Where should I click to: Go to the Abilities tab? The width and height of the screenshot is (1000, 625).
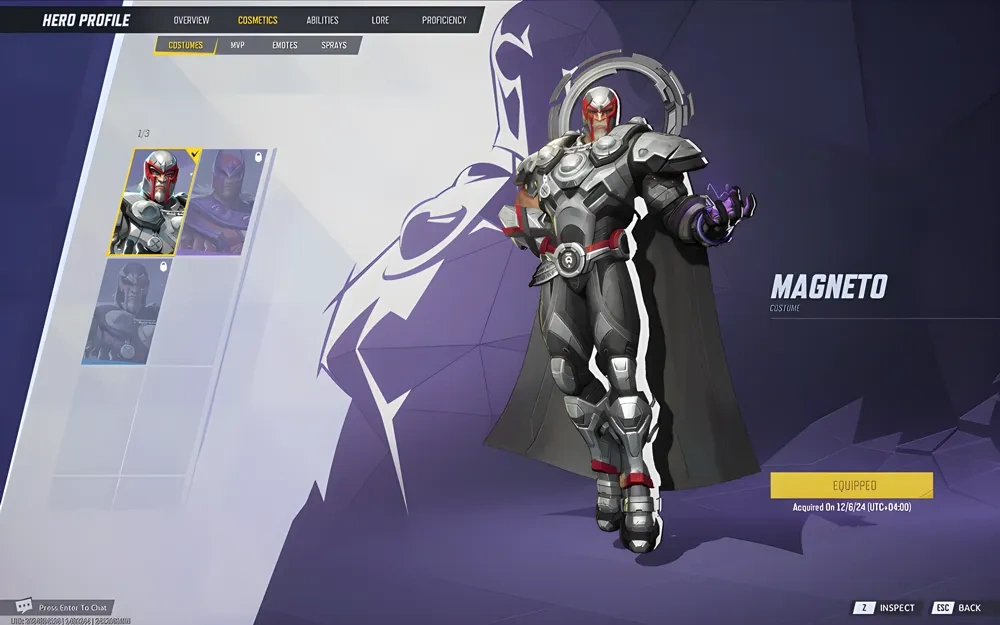pyautogui.click(x=322, y=20)
